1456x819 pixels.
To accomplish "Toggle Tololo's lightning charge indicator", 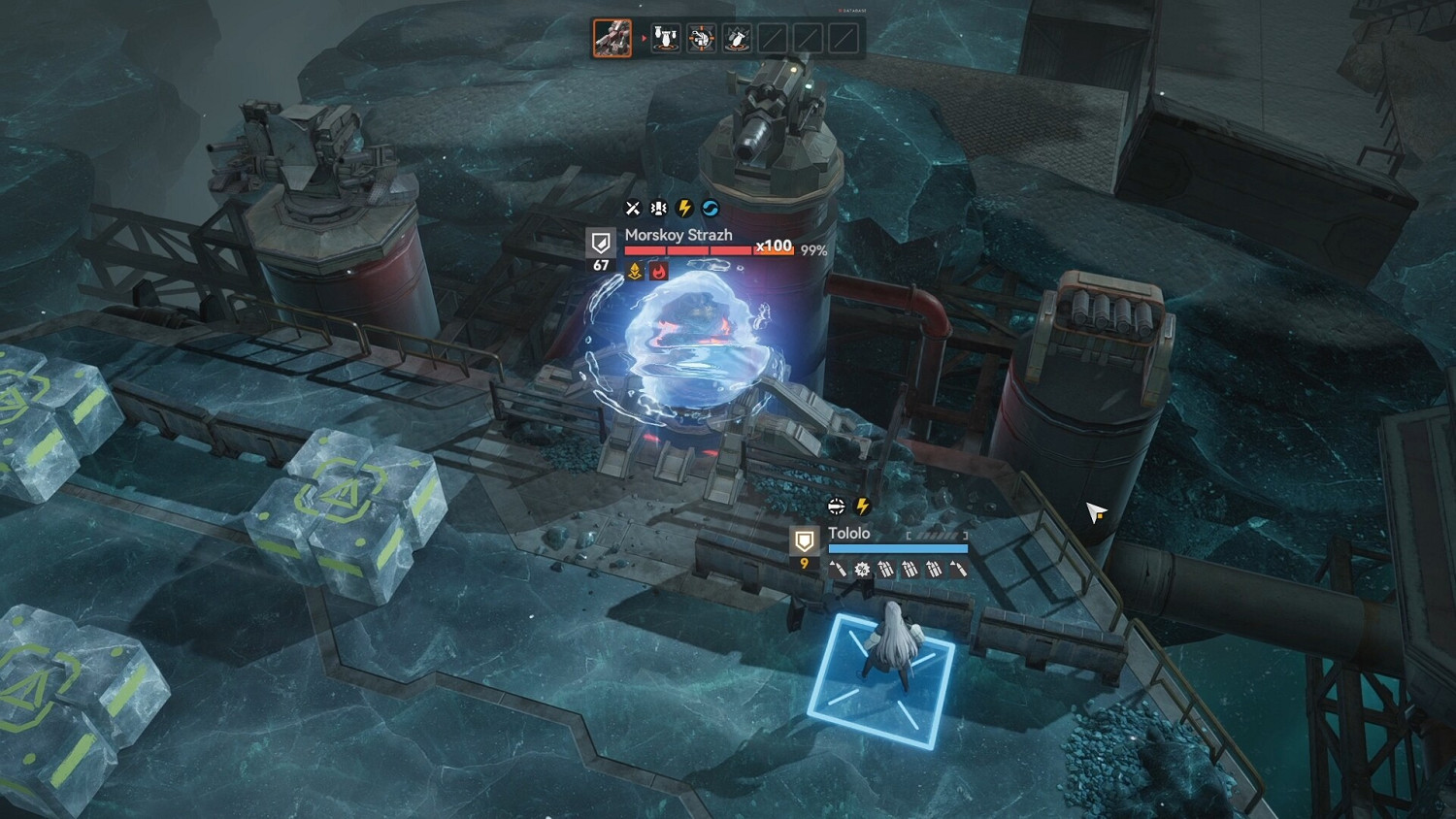I will point(862,506).
